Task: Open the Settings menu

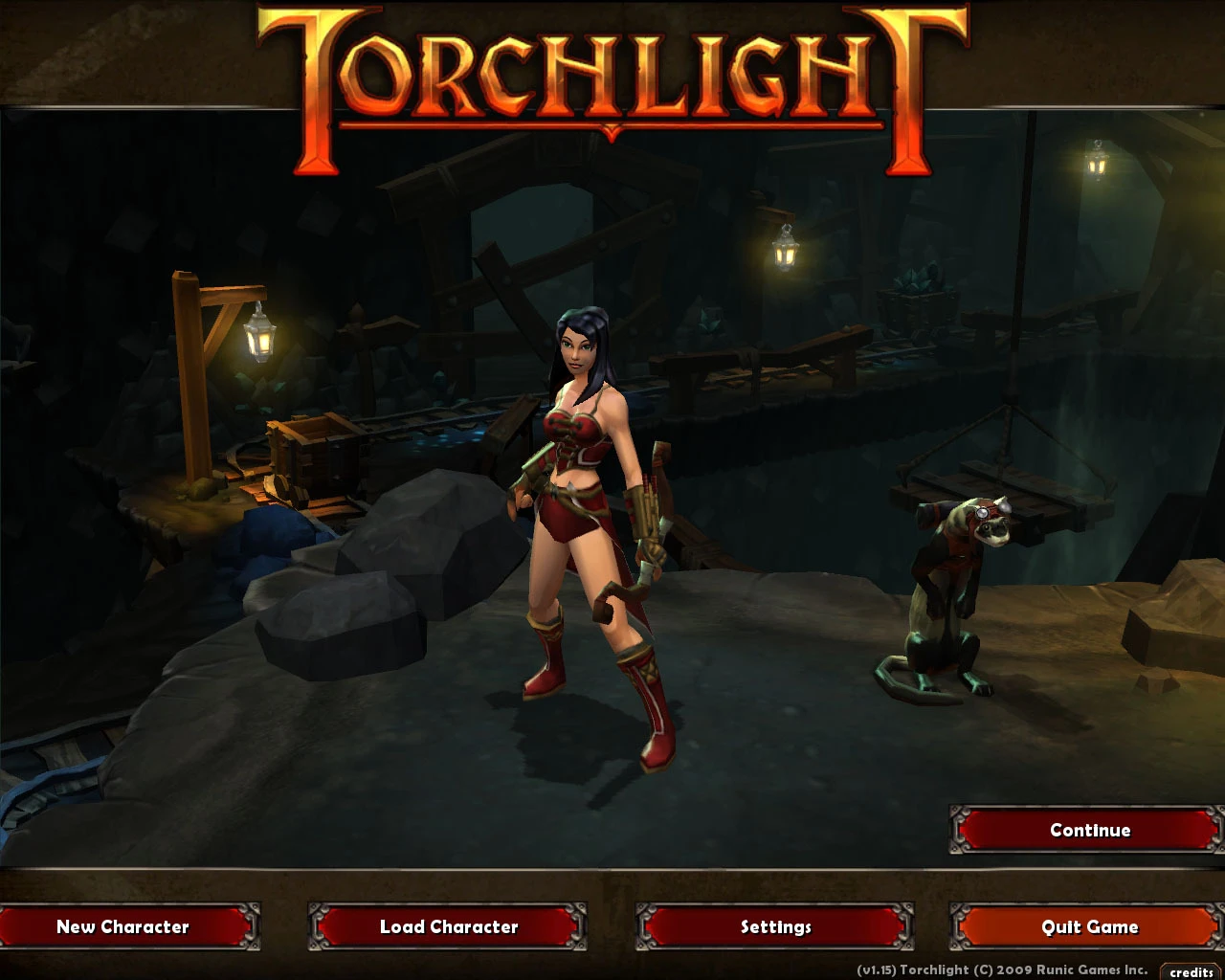Action: tap(773, 926)
